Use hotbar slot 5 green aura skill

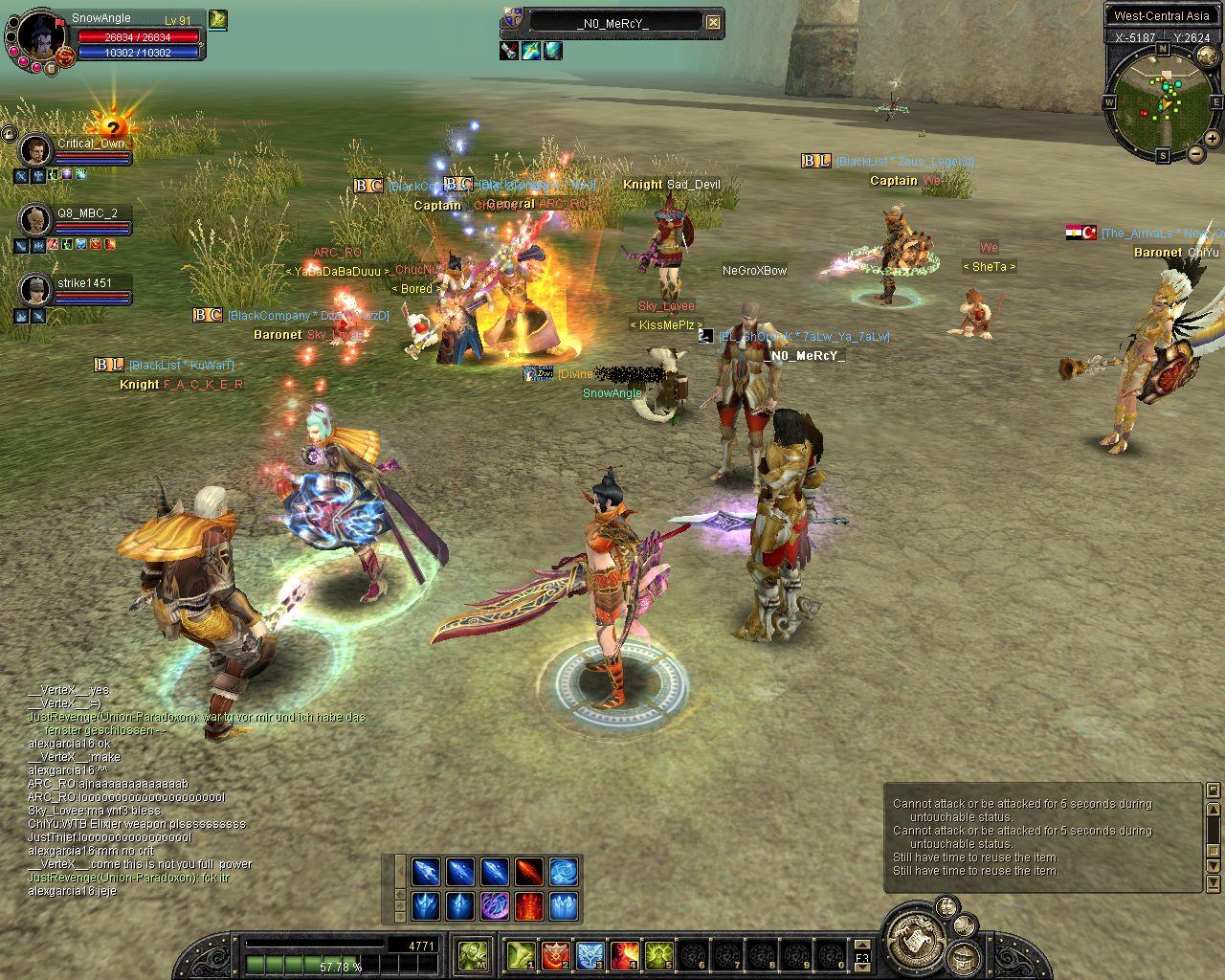coord(659,954)
